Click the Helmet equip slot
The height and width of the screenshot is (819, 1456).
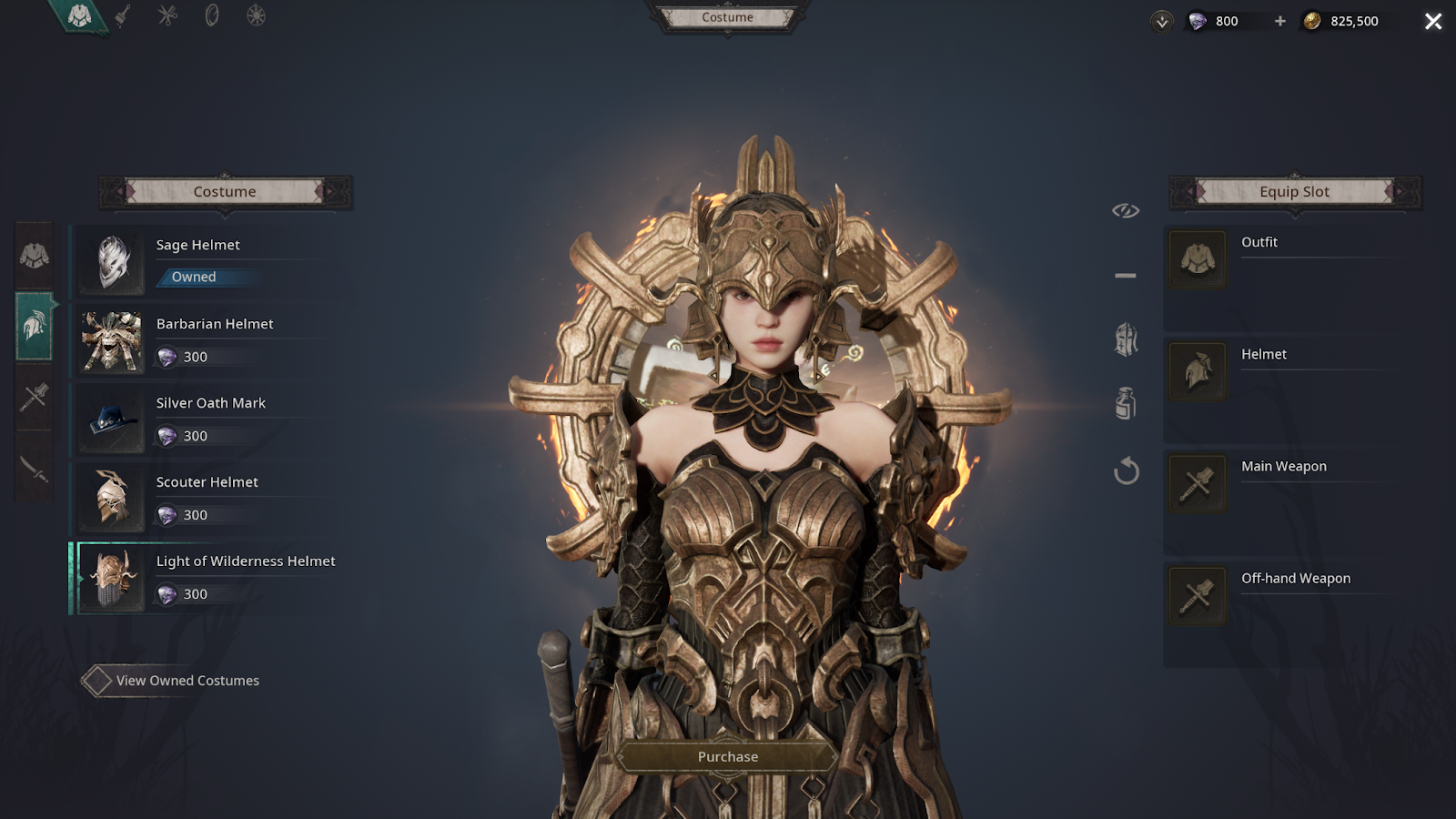pyautogui.click(x=1197, y=371)
